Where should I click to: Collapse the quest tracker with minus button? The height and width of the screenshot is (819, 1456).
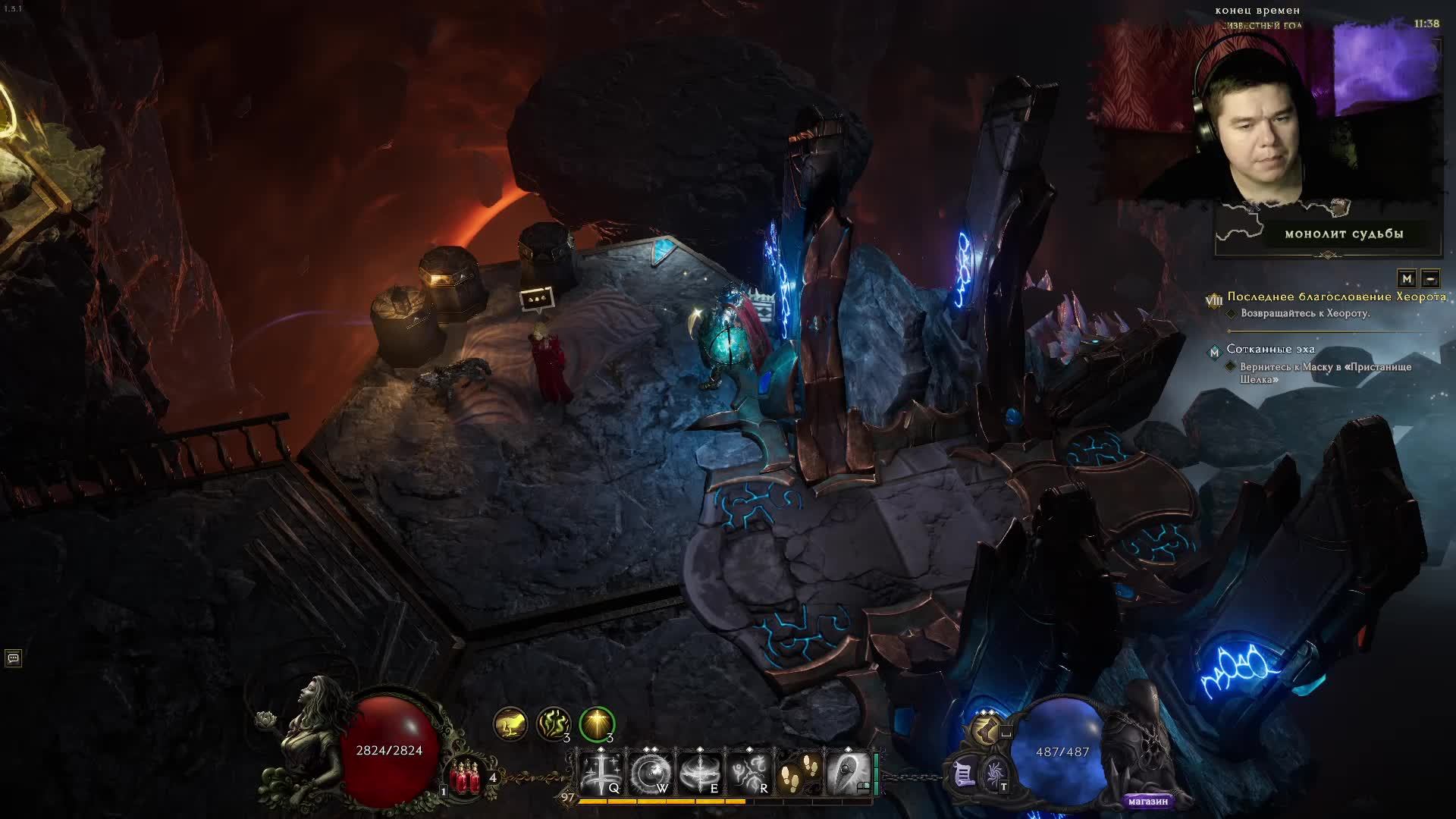(x=1430, y=278)
